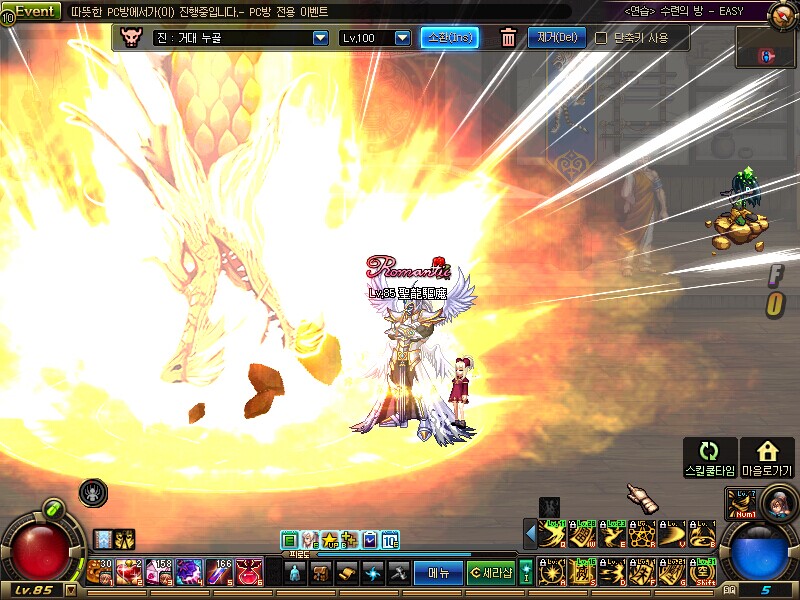Use the heart item in slot 2

[x=130, y=571]
